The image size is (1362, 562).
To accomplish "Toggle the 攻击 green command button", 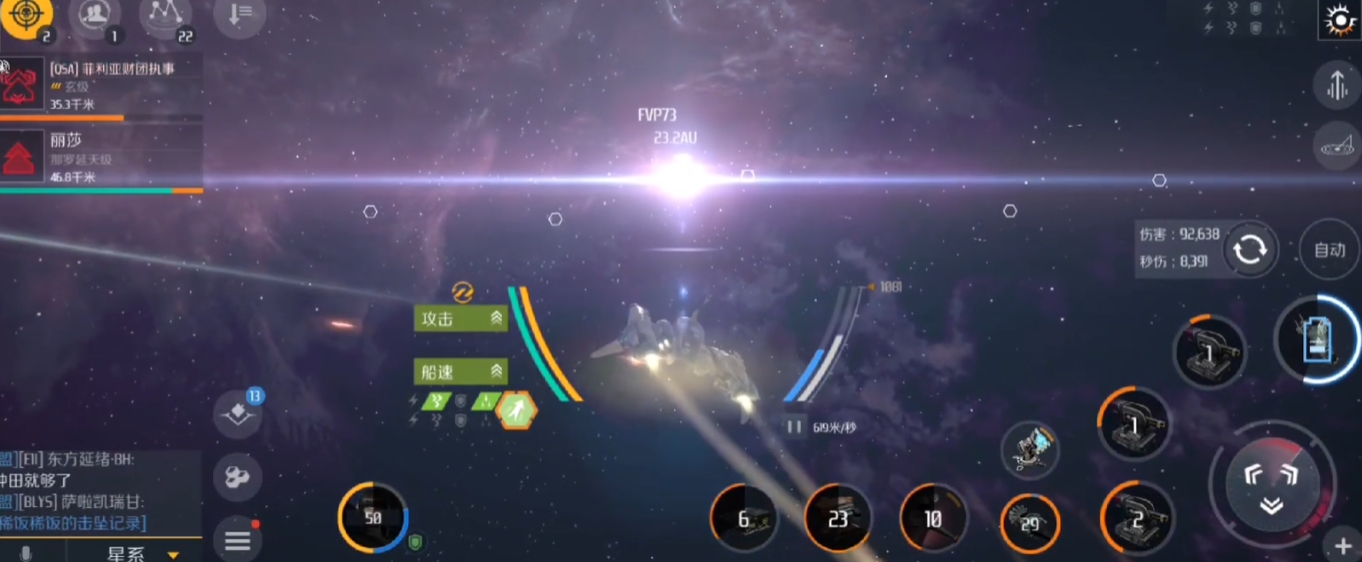I will pyautogui.click(x=461, y=318).
